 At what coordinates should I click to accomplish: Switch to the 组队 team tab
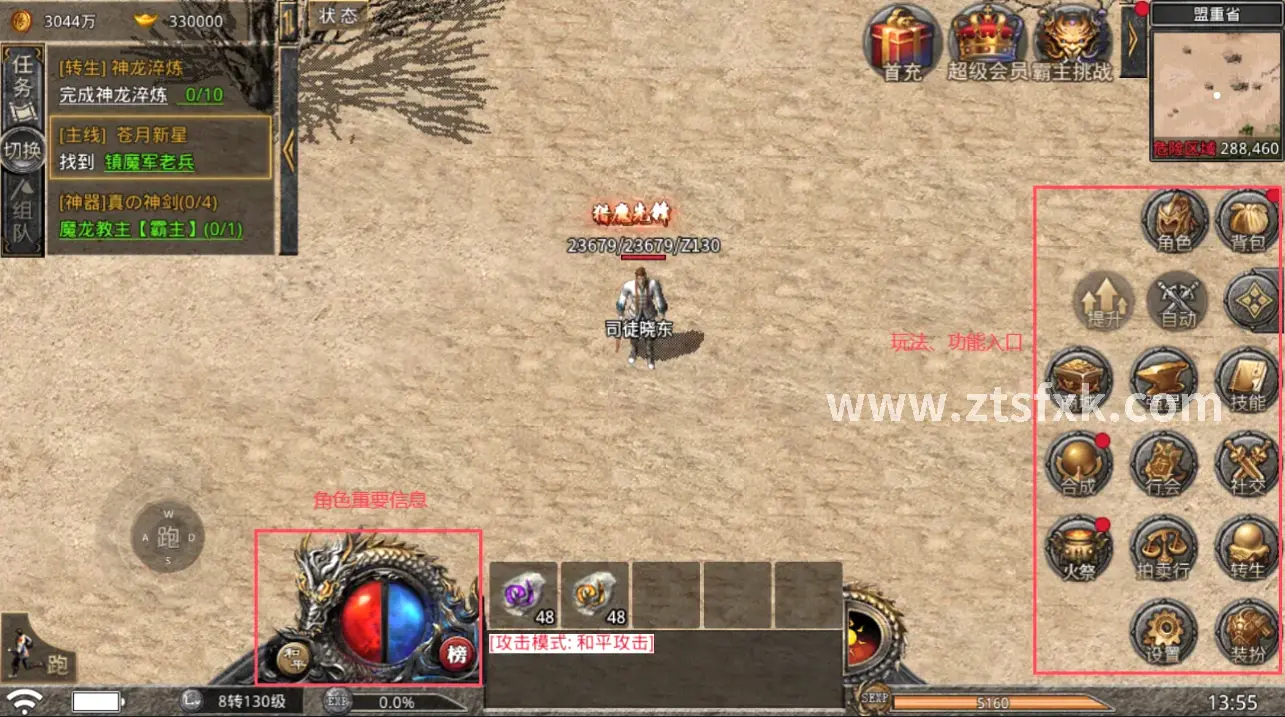click(x=21, y=220)
